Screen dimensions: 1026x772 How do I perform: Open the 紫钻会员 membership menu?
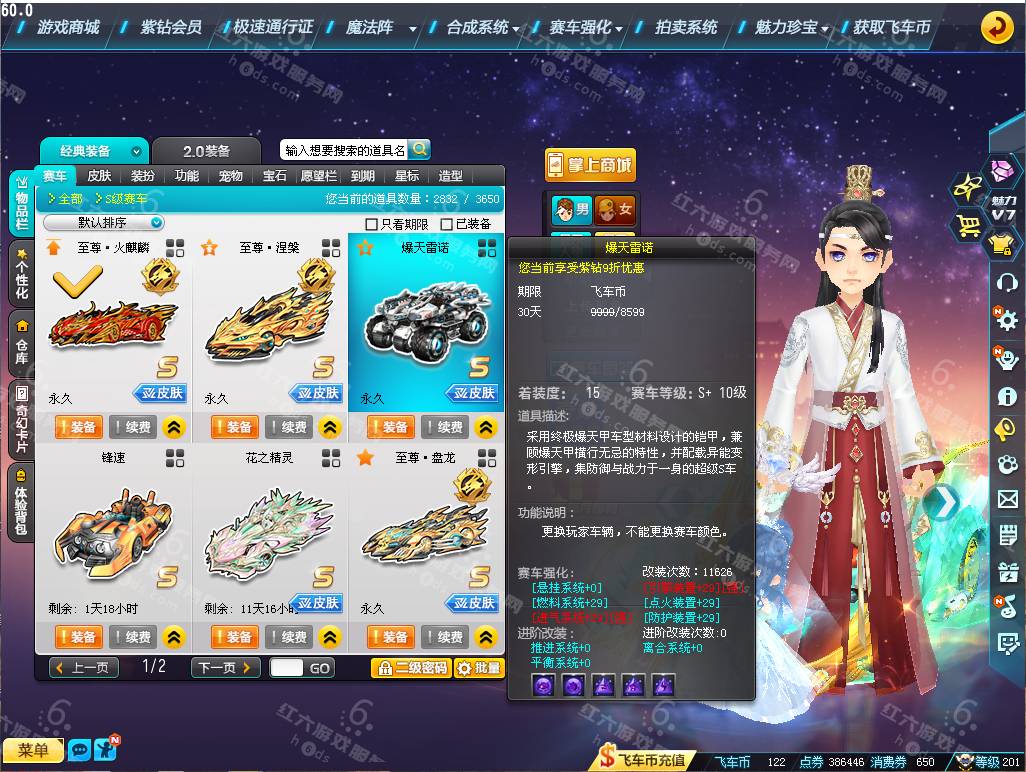(x=171, y=27)
